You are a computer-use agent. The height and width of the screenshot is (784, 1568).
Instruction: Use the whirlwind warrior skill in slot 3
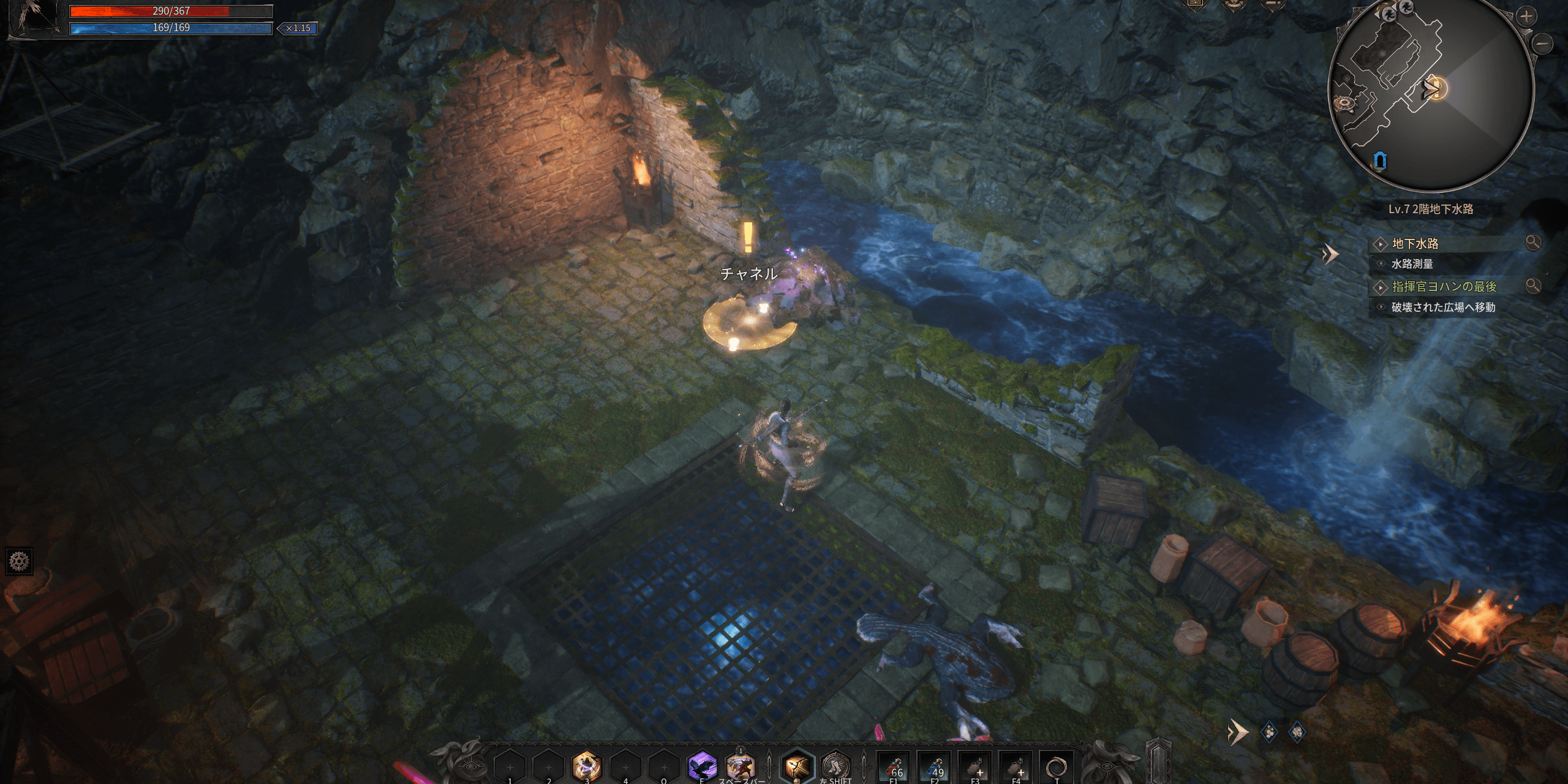(586, 766)
